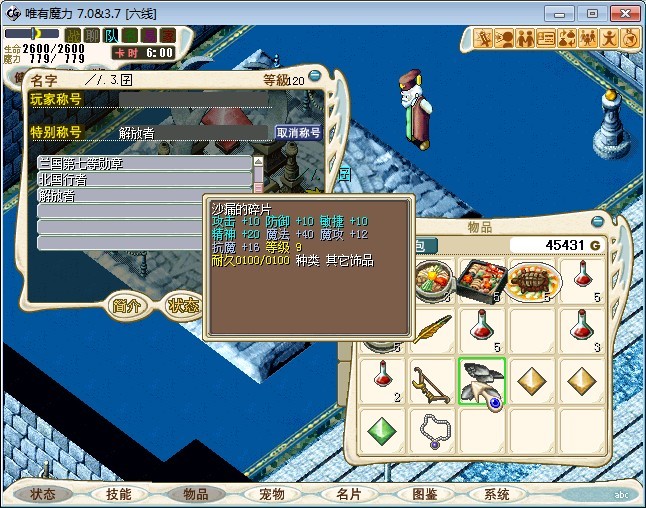Click the trade money-bag icon
Image resolution: width=646 pixels, height=508 pixels.
tap(566, 39)
